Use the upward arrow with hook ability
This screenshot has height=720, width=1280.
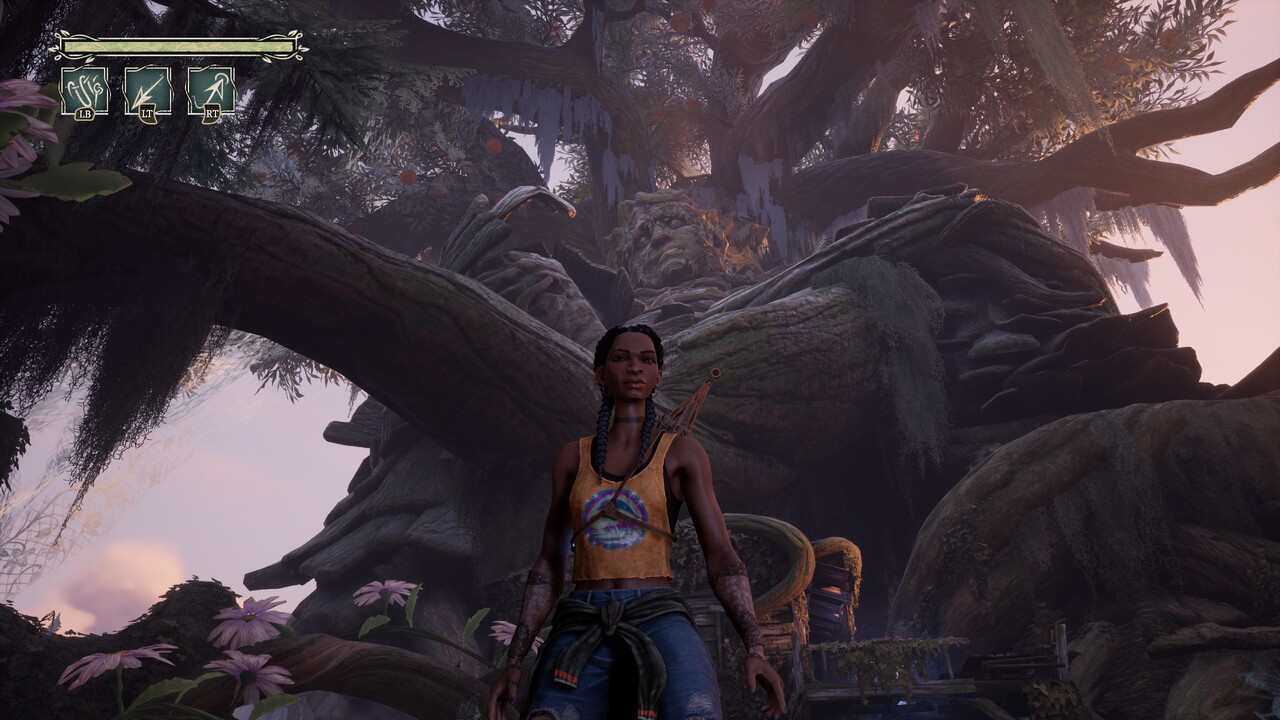pyautogui.click(x=211, y=89)
